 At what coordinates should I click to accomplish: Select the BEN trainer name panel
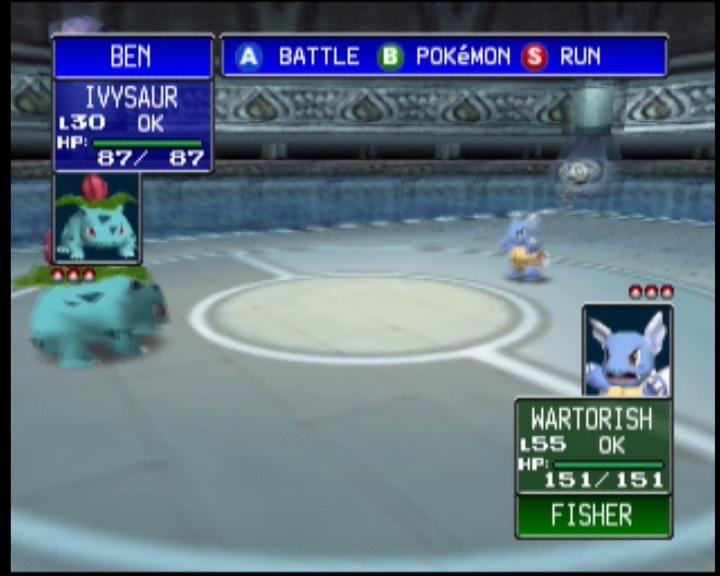tap(132, 57)
